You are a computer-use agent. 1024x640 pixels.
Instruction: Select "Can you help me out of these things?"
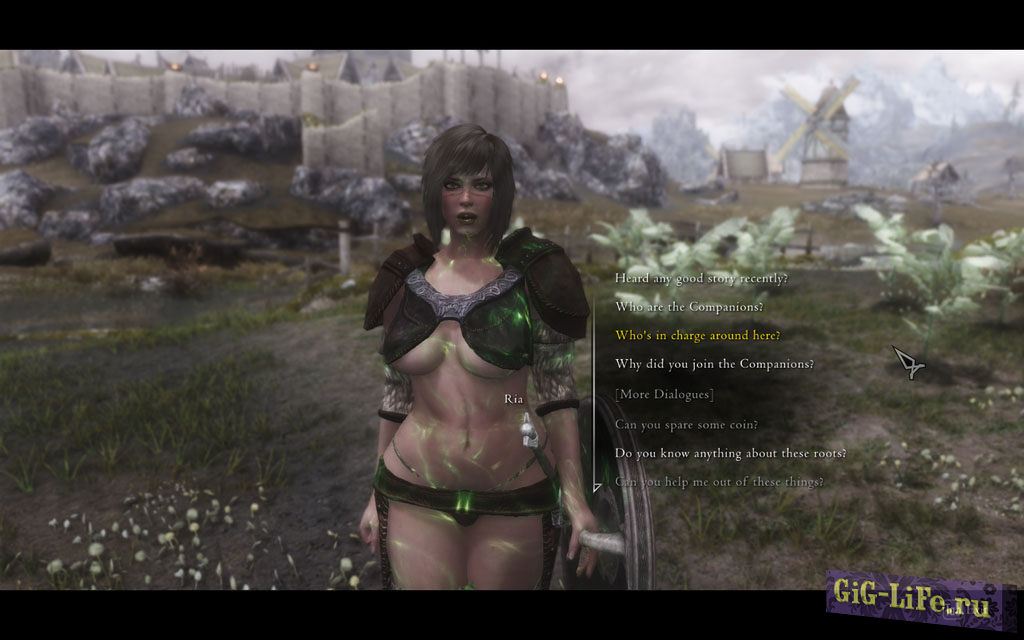[x=719, y=482]
